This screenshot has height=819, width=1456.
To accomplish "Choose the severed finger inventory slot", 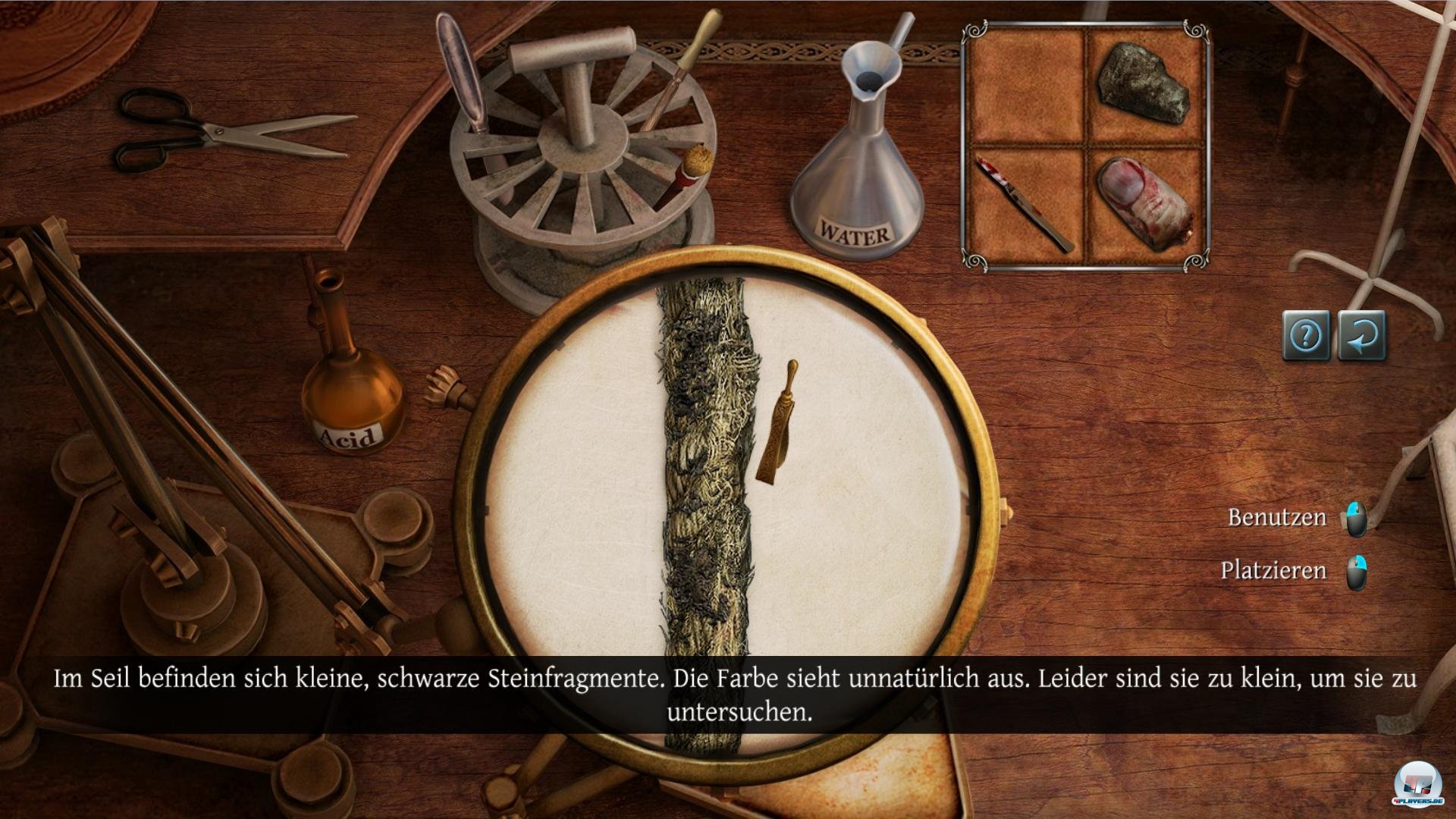I will pos(1144,203).
